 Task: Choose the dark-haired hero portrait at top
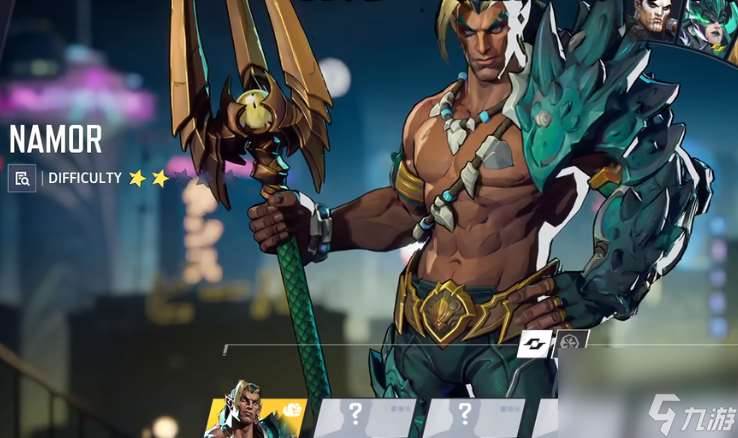[x=656, y=18]
